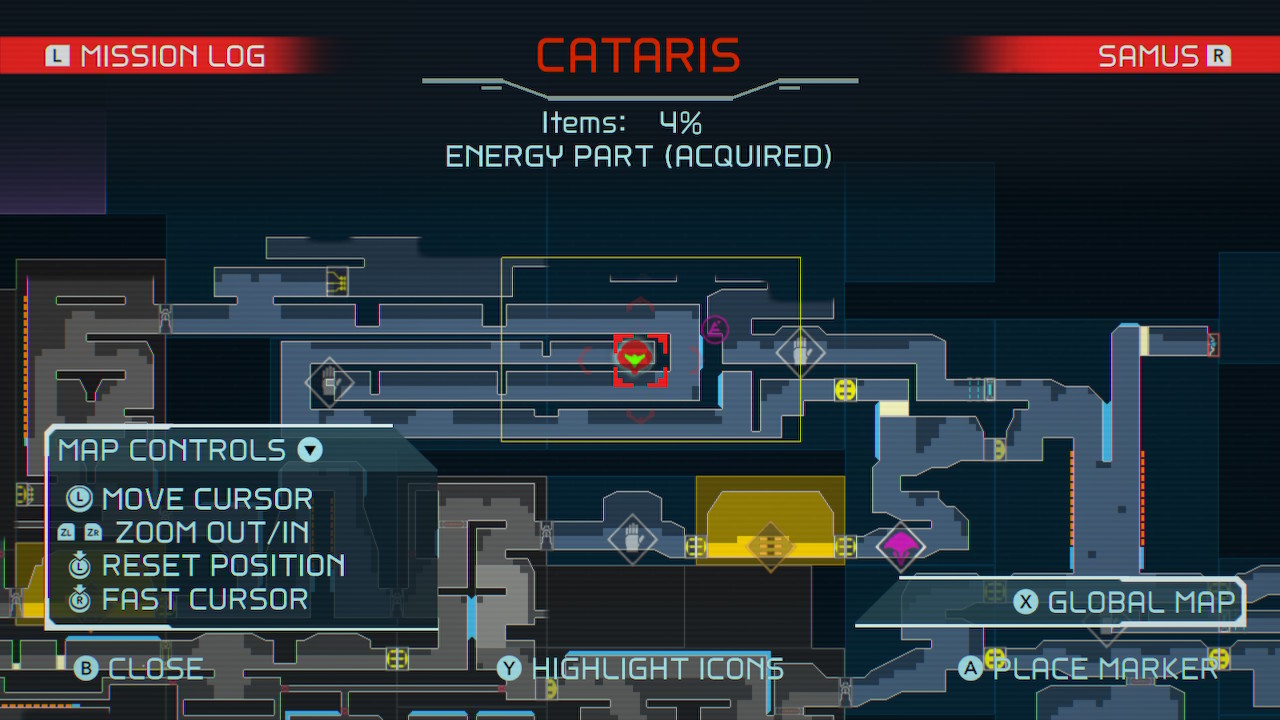Toggle Highlight Icons with the Y button
Image resolution: width=1280 pixels, height=720 pixels.
(508, 668)
